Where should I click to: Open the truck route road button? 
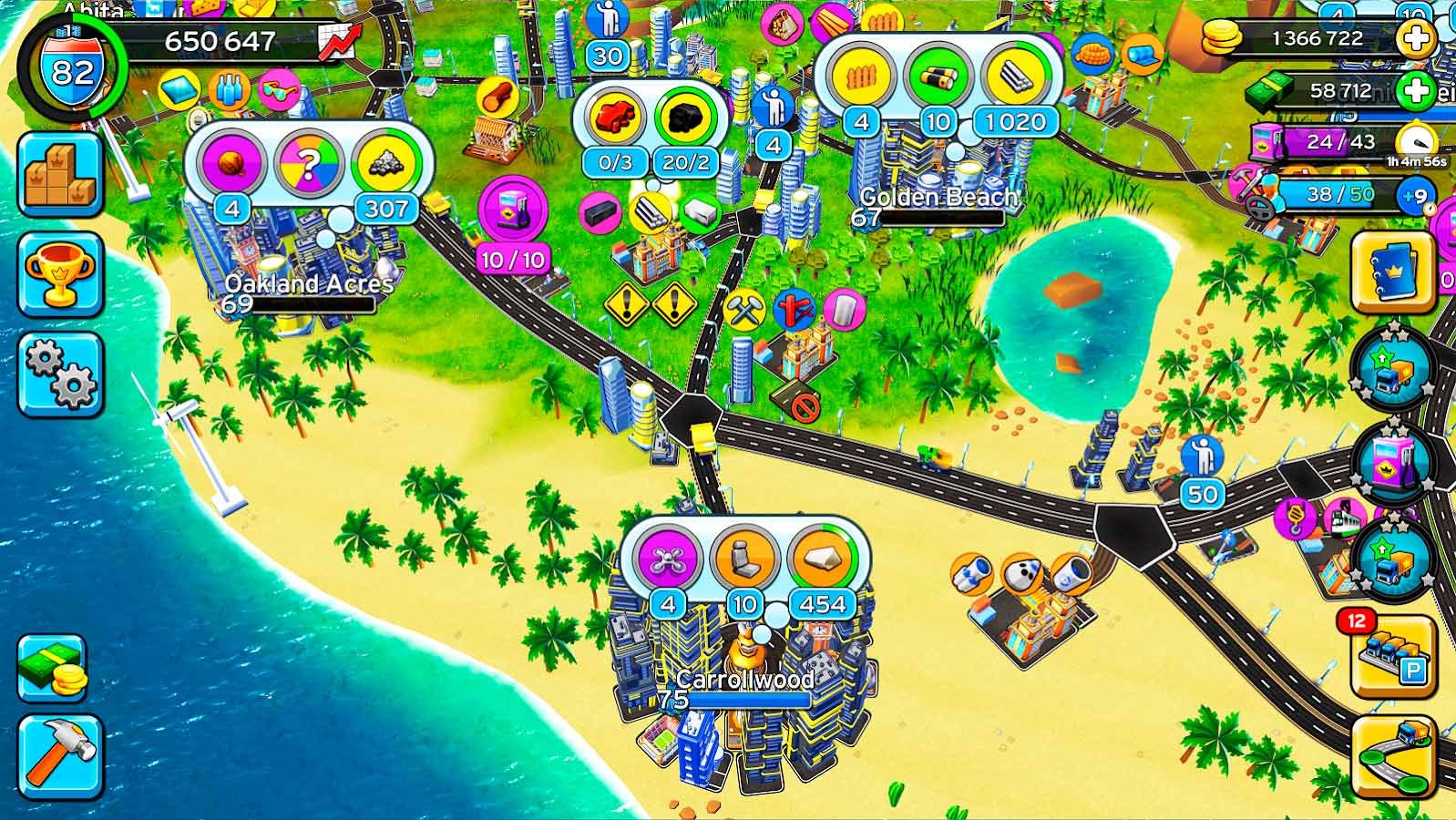[1392, 755]
